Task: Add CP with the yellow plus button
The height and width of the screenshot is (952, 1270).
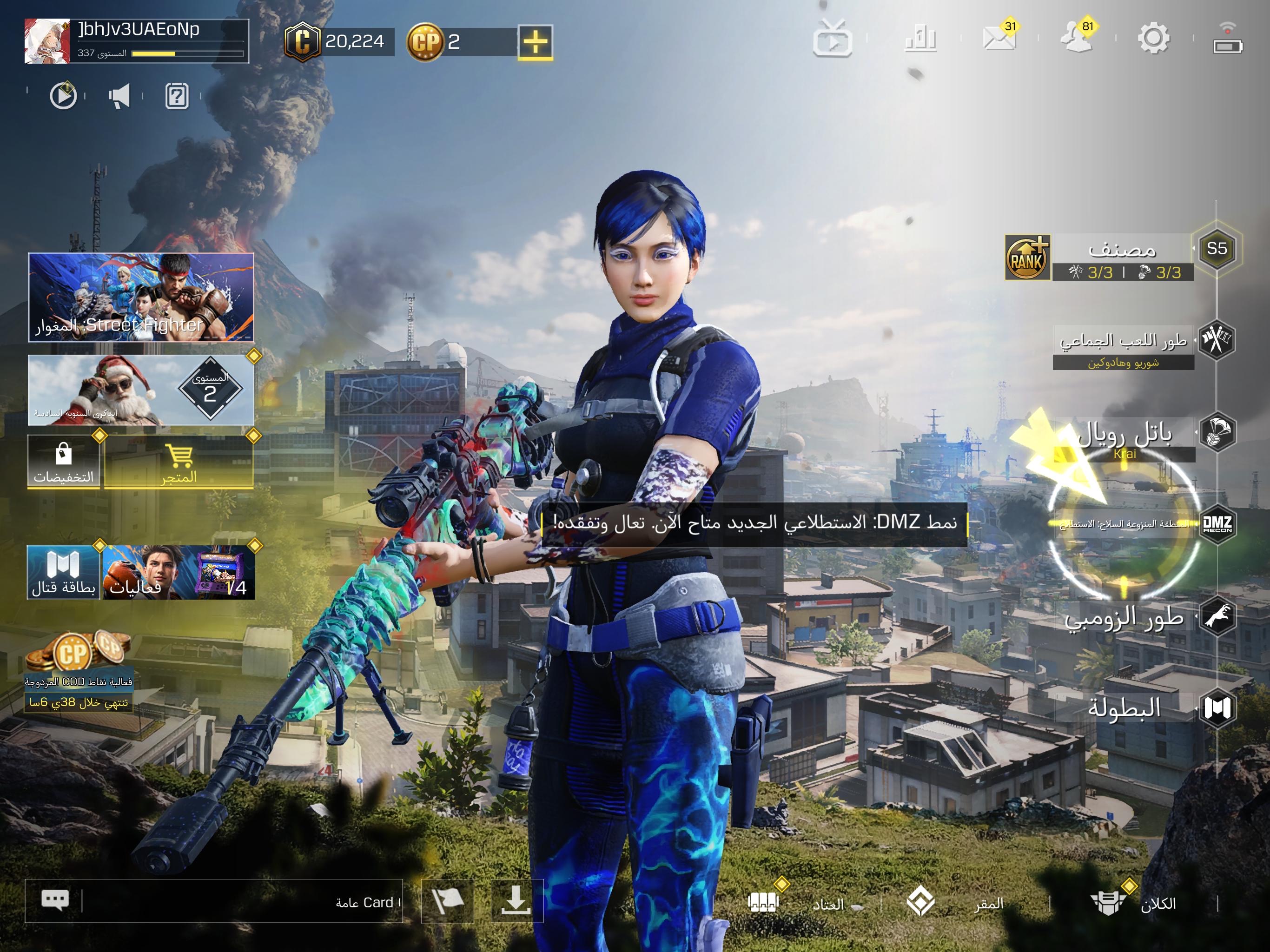Action: click(x=535, y=42)
